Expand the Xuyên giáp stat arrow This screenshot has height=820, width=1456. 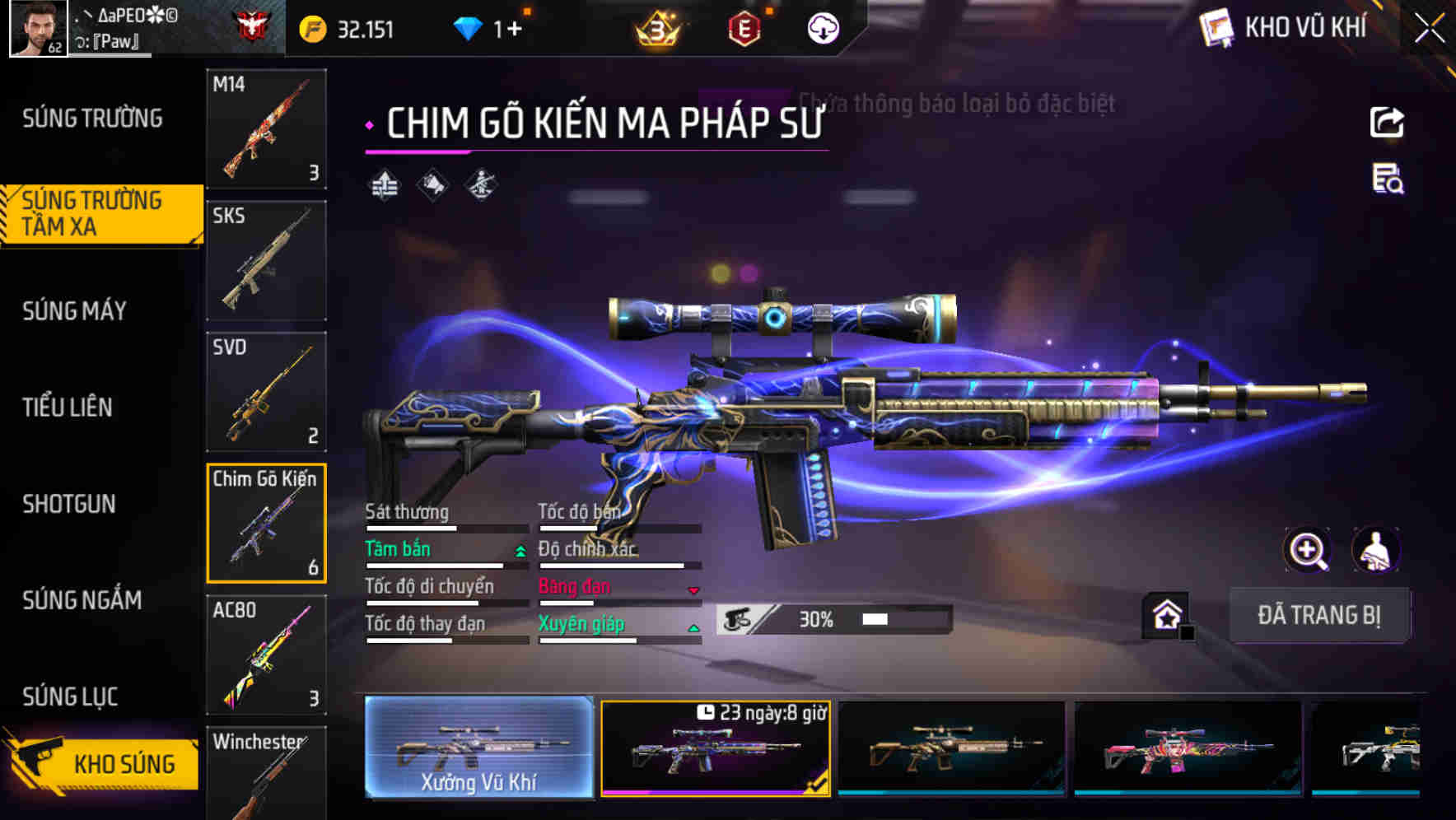(694, 627)
